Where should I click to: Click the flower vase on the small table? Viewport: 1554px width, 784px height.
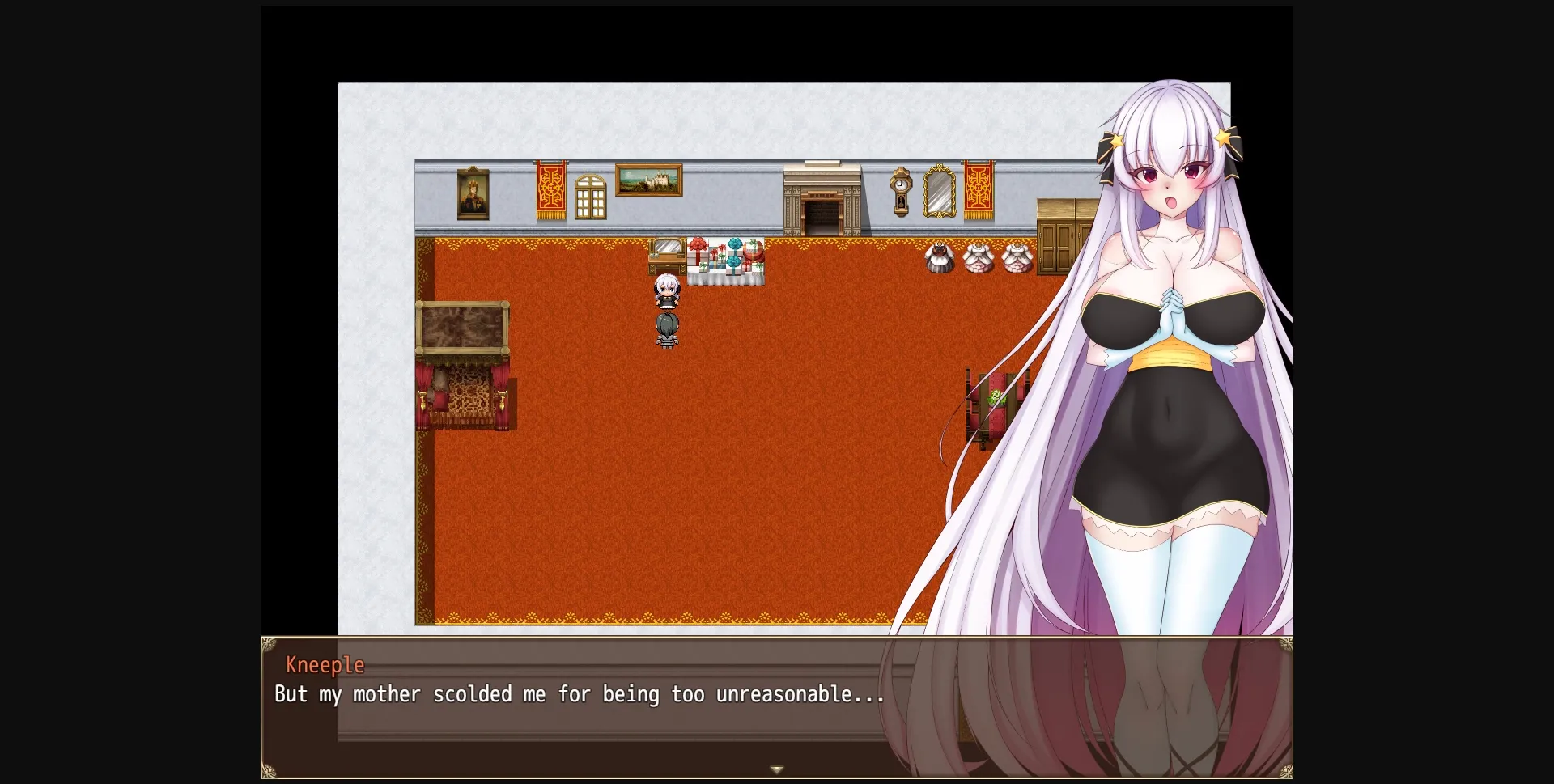tap(995, 396)
